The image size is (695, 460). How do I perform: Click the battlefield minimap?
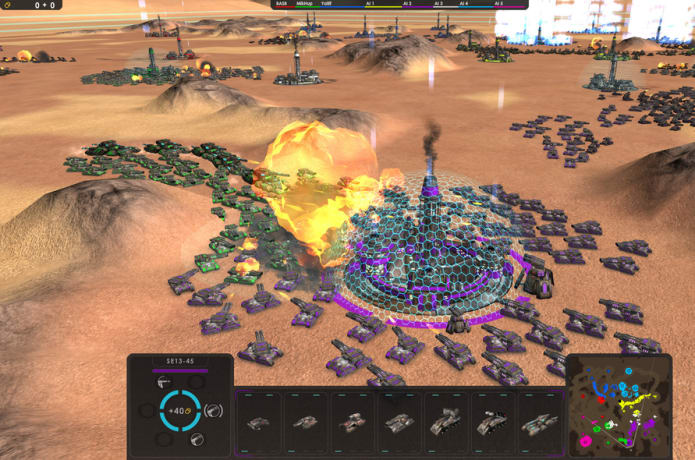pyautogui.click(x=618, y=408)
